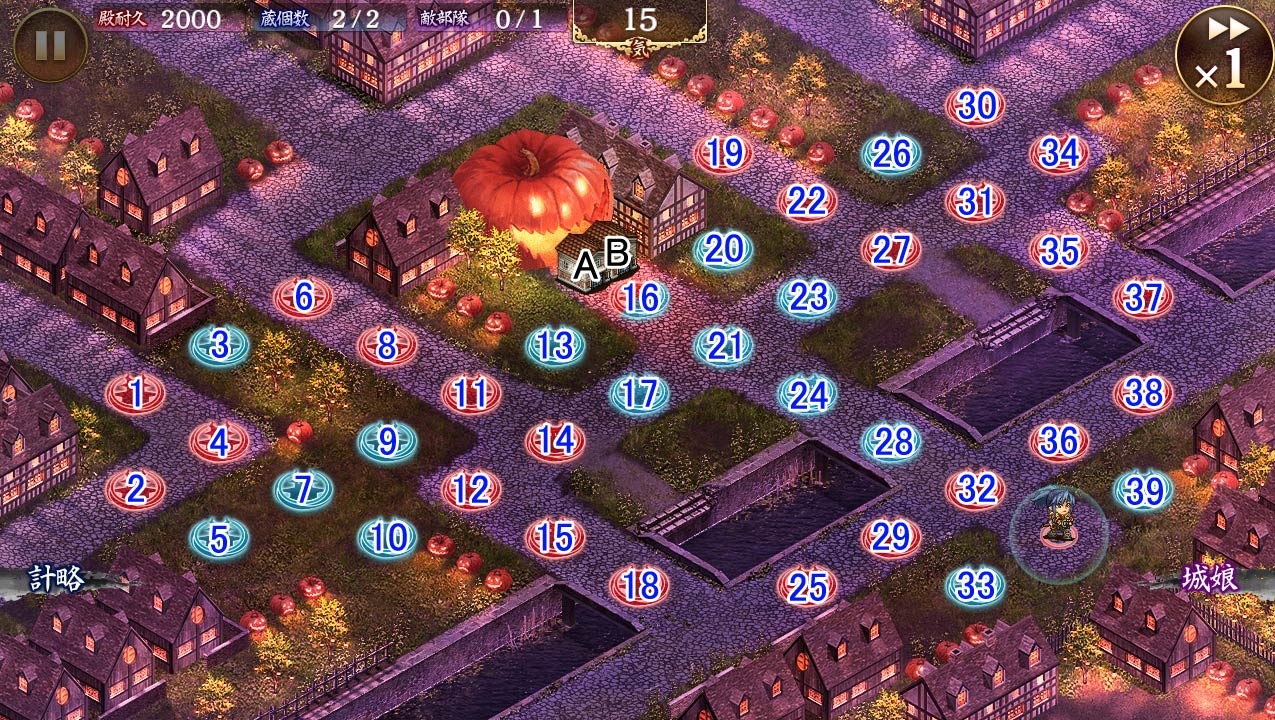
Task: Select red deployment tile number 6
Action: [304, 297]
